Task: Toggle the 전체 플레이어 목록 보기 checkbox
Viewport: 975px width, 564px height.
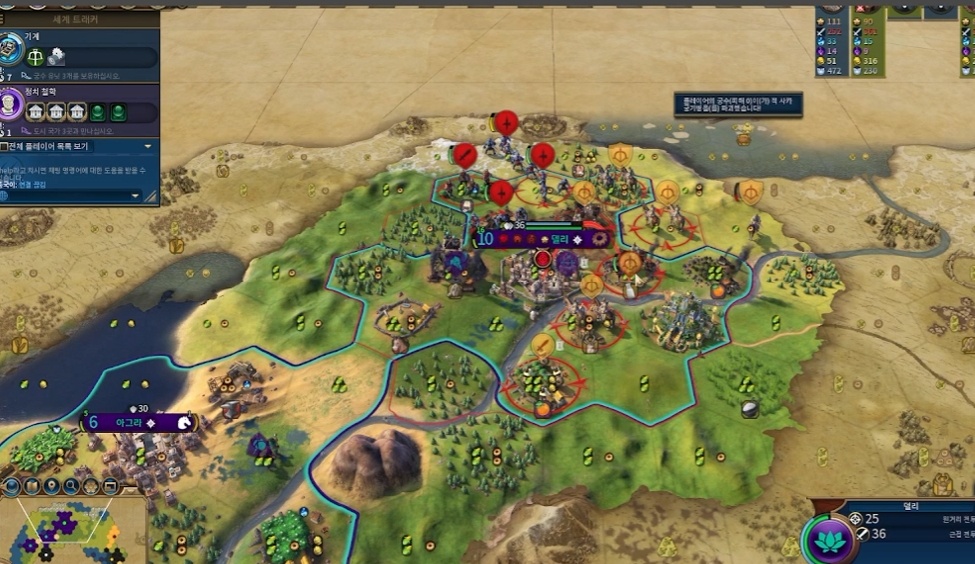Action: point(5,146)
